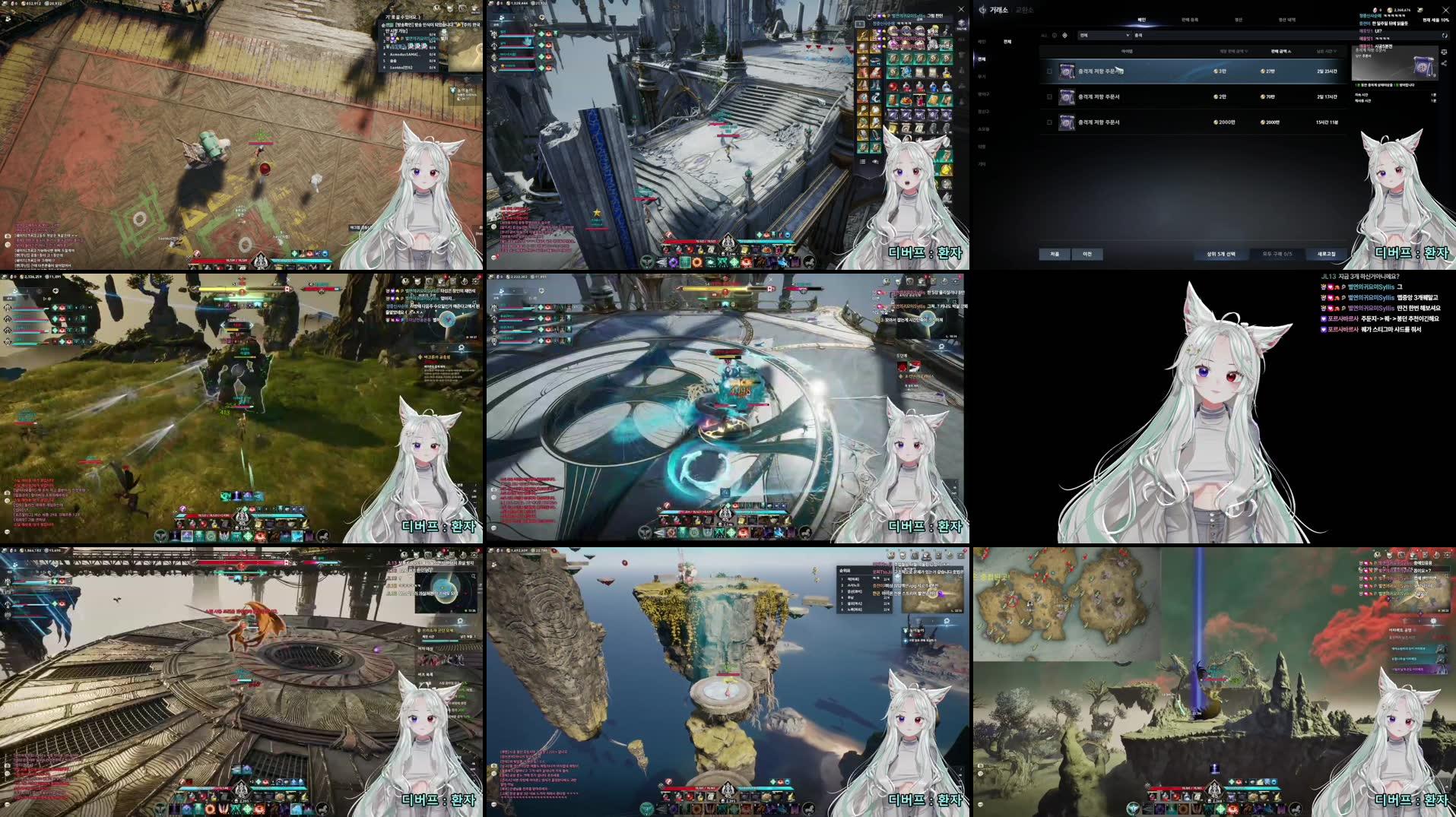Image resolution: width=1456 pixels, height=817 pixels.
Task: Open the 전체 category dropdown in the search bar
Action: tap(1104, 36)
